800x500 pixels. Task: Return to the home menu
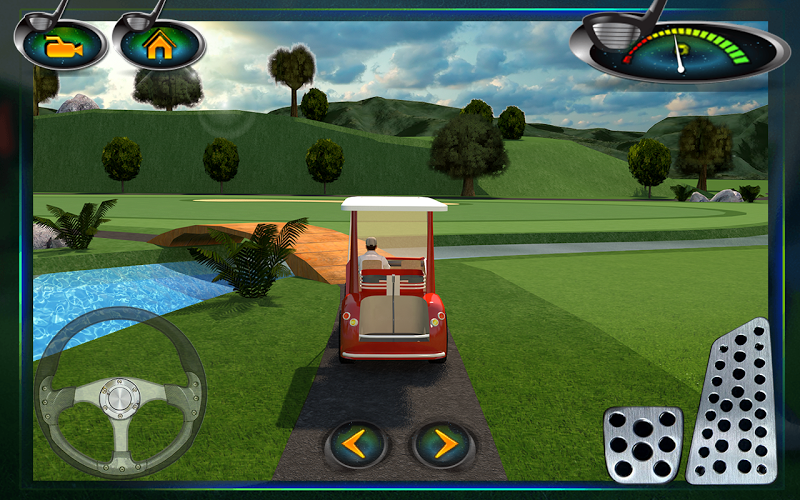pos(159,45)
